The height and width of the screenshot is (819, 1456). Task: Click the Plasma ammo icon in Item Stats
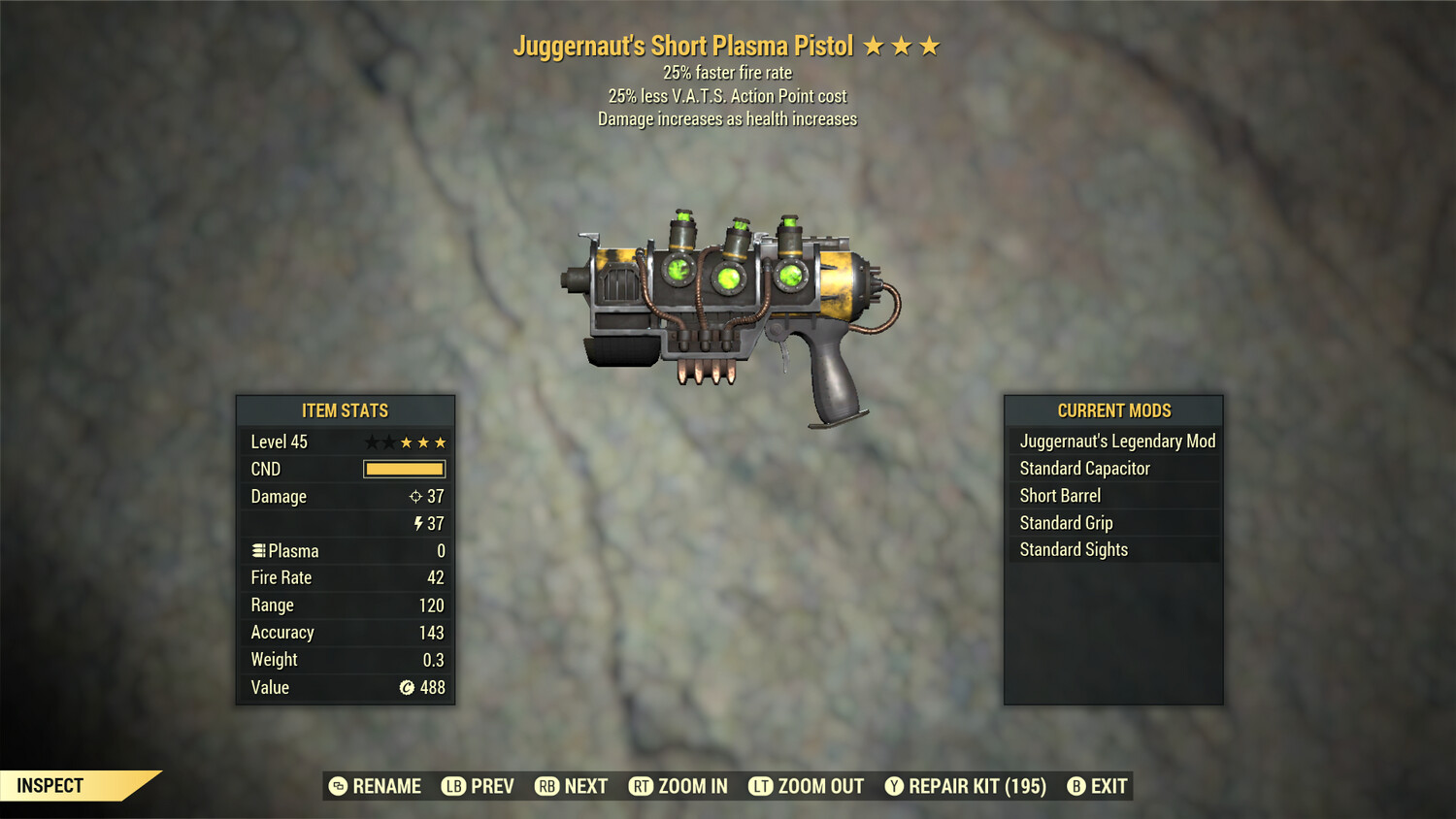pos(257,550)
